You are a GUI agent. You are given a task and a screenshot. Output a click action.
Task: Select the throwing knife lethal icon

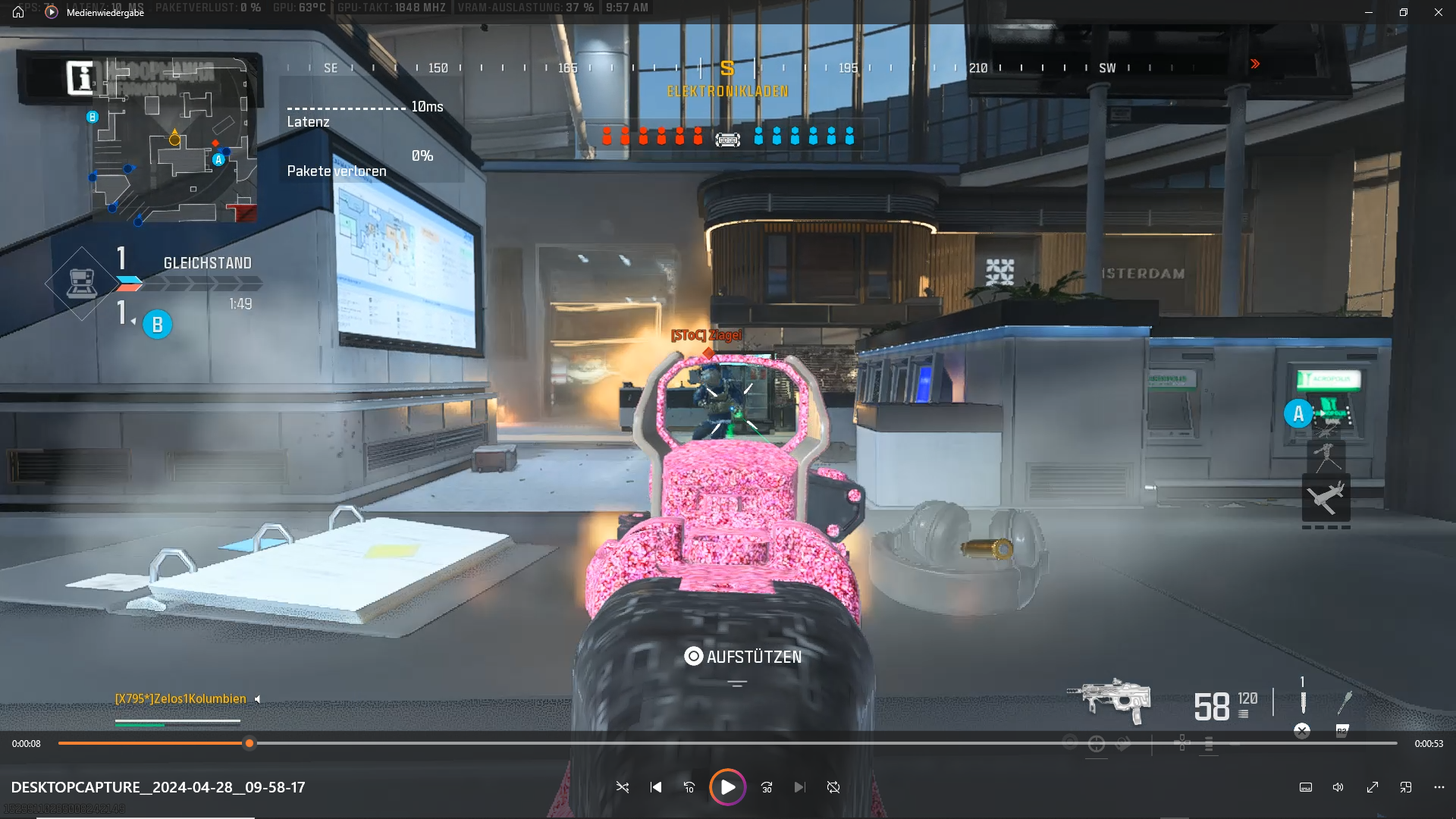pyautogui.click(x=1345, y=702)
